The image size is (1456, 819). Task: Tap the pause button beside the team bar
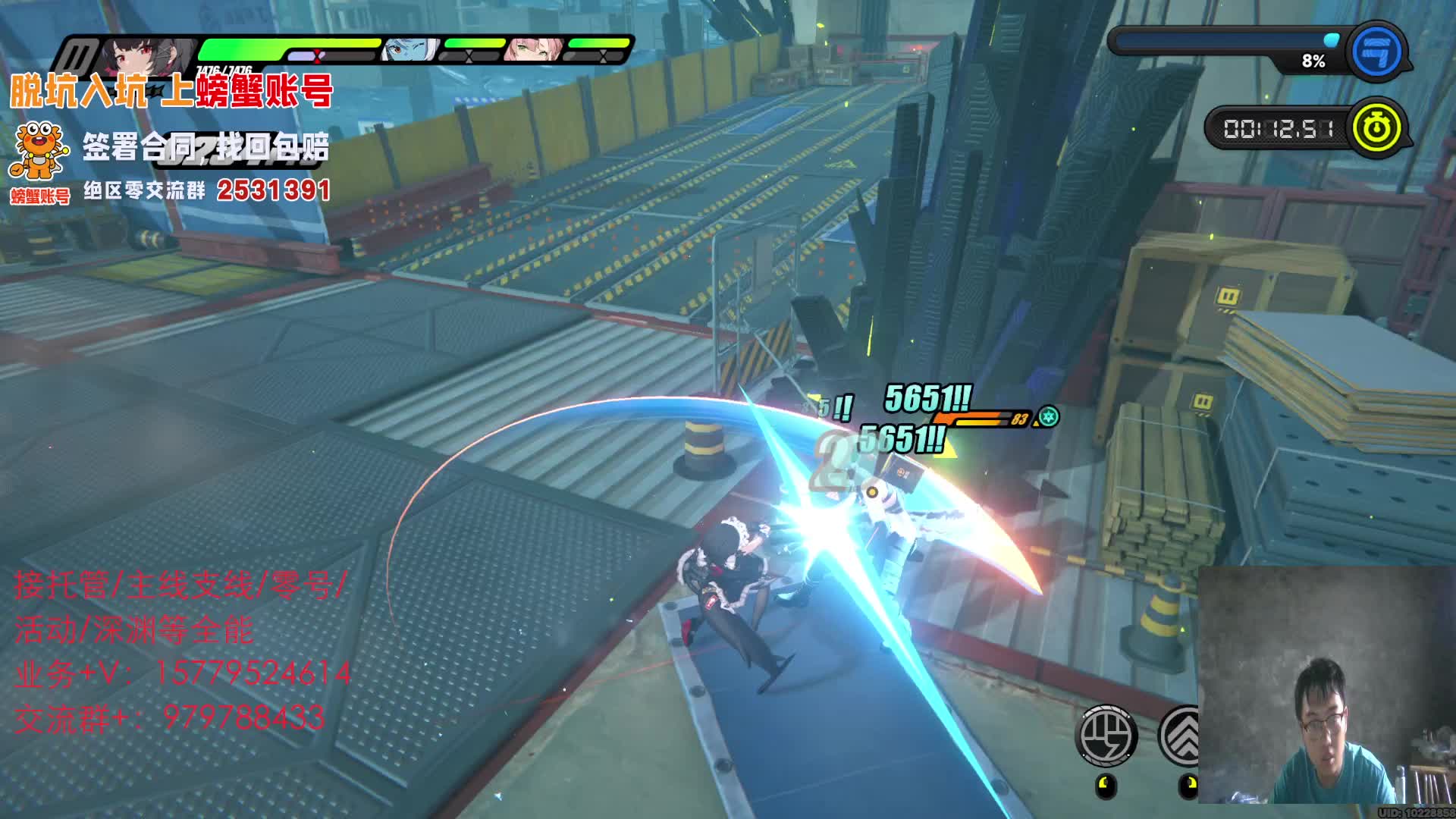(x=78, y=55)
